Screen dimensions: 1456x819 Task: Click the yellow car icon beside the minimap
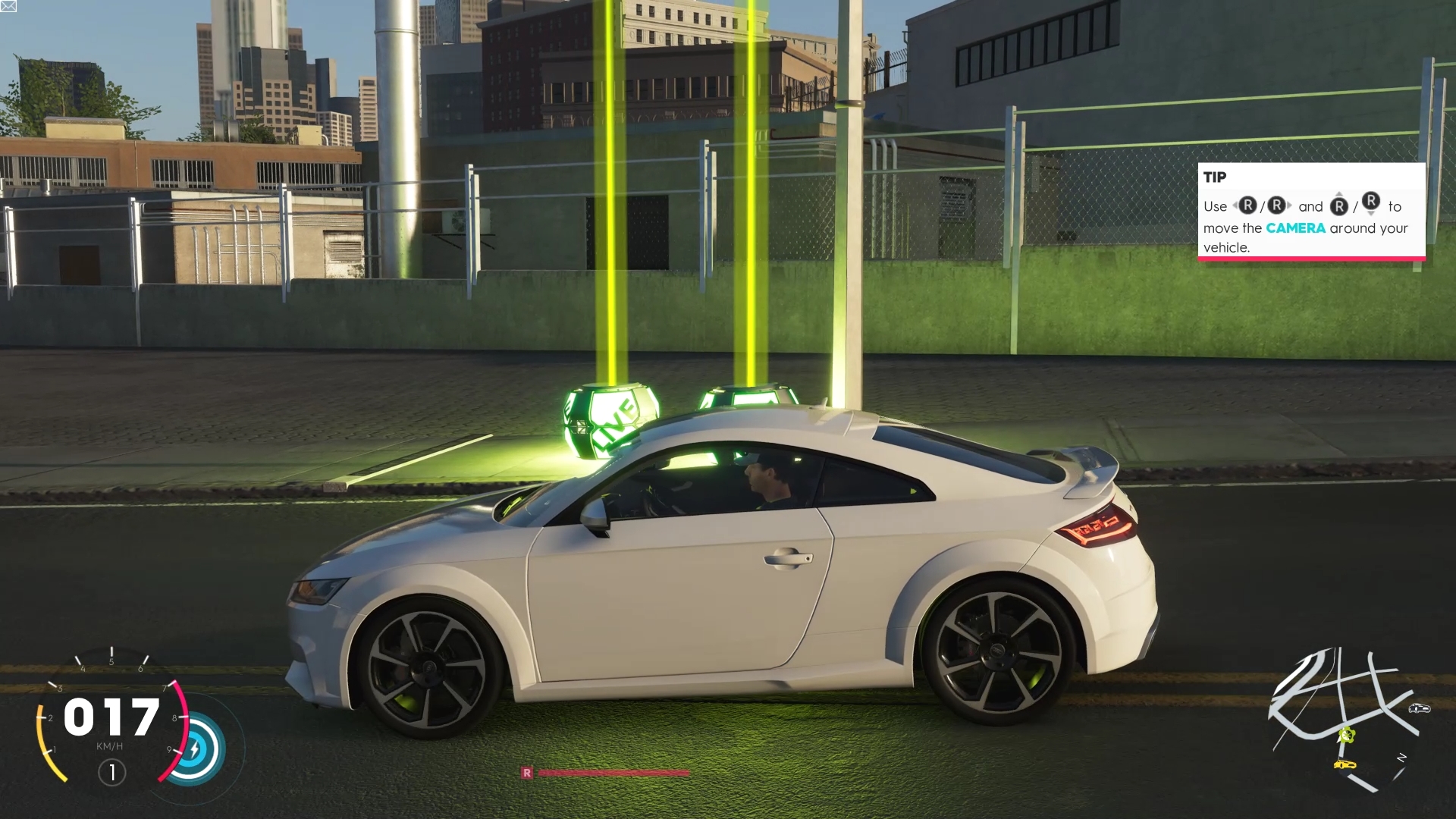(1345, 764)
